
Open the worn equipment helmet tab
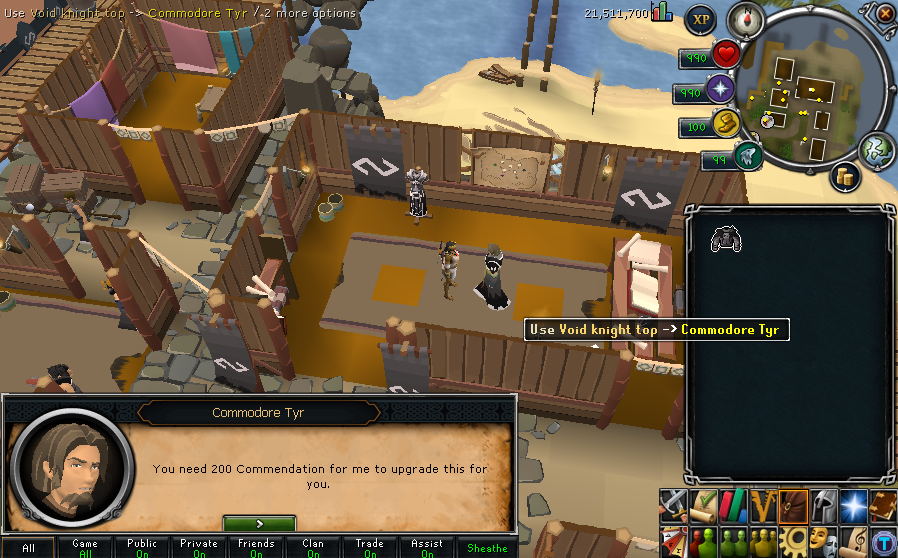pyautogui.click(x=824, y=505)
